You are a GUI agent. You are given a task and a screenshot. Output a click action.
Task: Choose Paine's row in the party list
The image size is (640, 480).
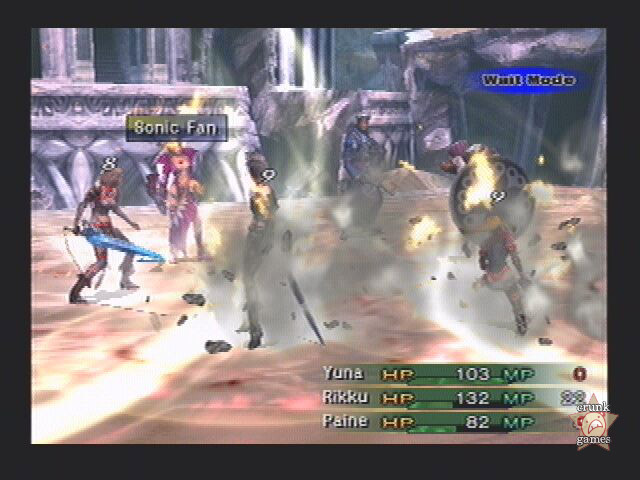coord(345,421)
